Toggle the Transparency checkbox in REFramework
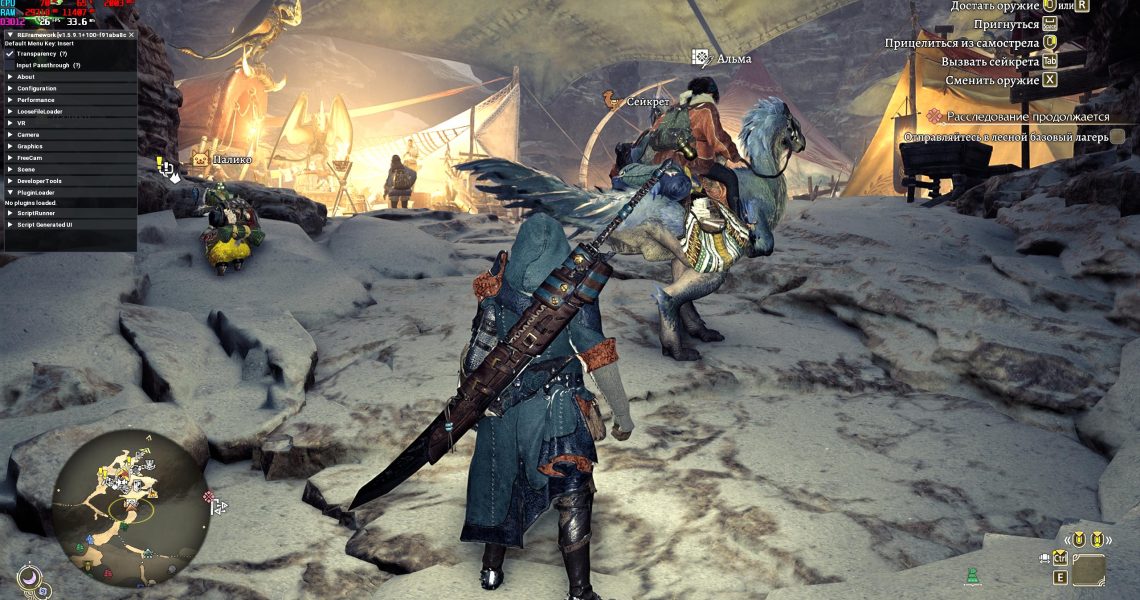Image resolution: width=1140 pixels, height=600 pixels. click(x=10, y=54)
